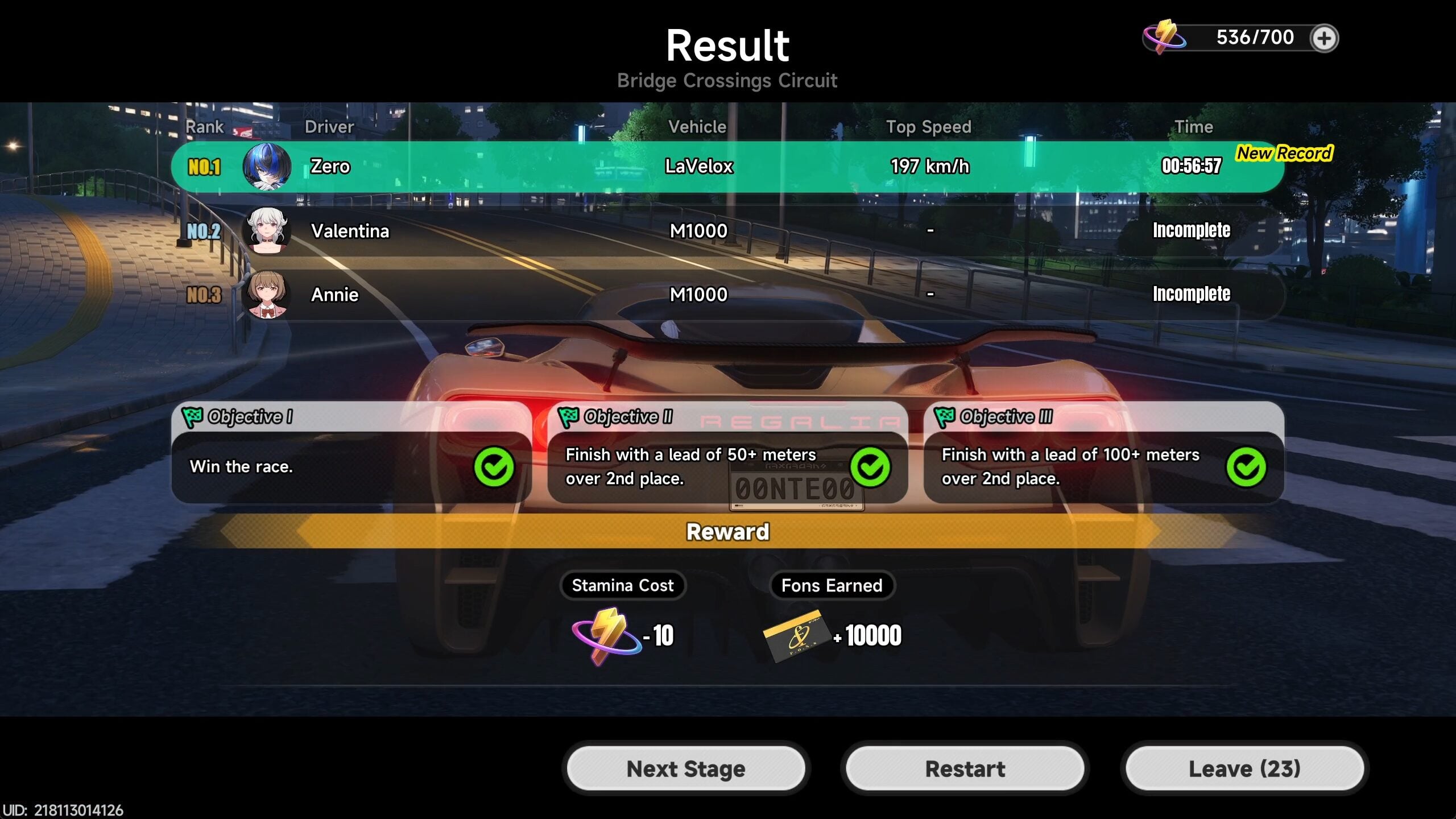
Task: Select Zero's first place result row
Action: (x=727, y=167)
